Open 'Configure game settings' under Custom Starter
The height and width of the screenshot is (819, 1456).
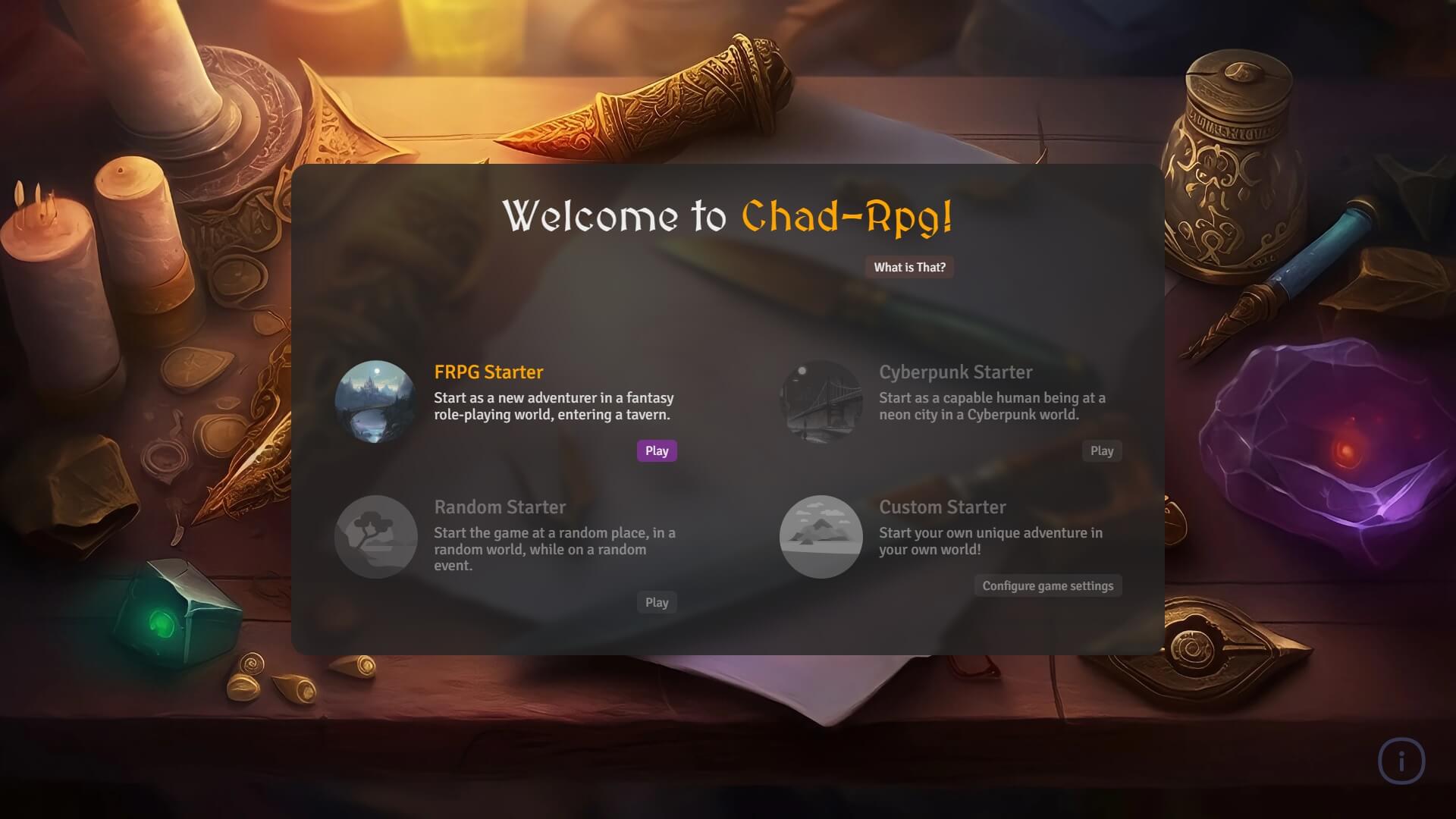coord(1048,585)
